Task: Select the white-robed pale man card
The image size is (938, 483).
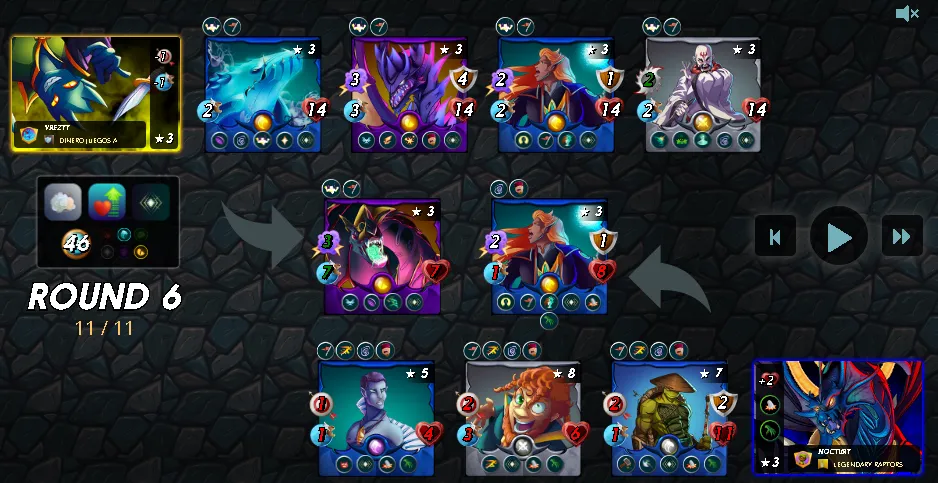Action: tap(702, 95)
